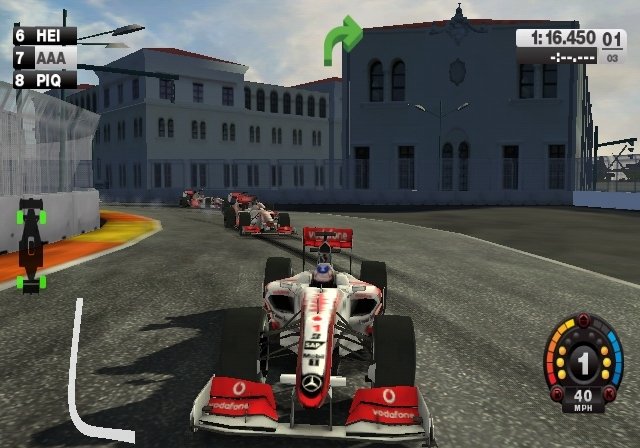Click the gear and rev gauge
This screenshot has width=640, height=448.
(583, 362)
